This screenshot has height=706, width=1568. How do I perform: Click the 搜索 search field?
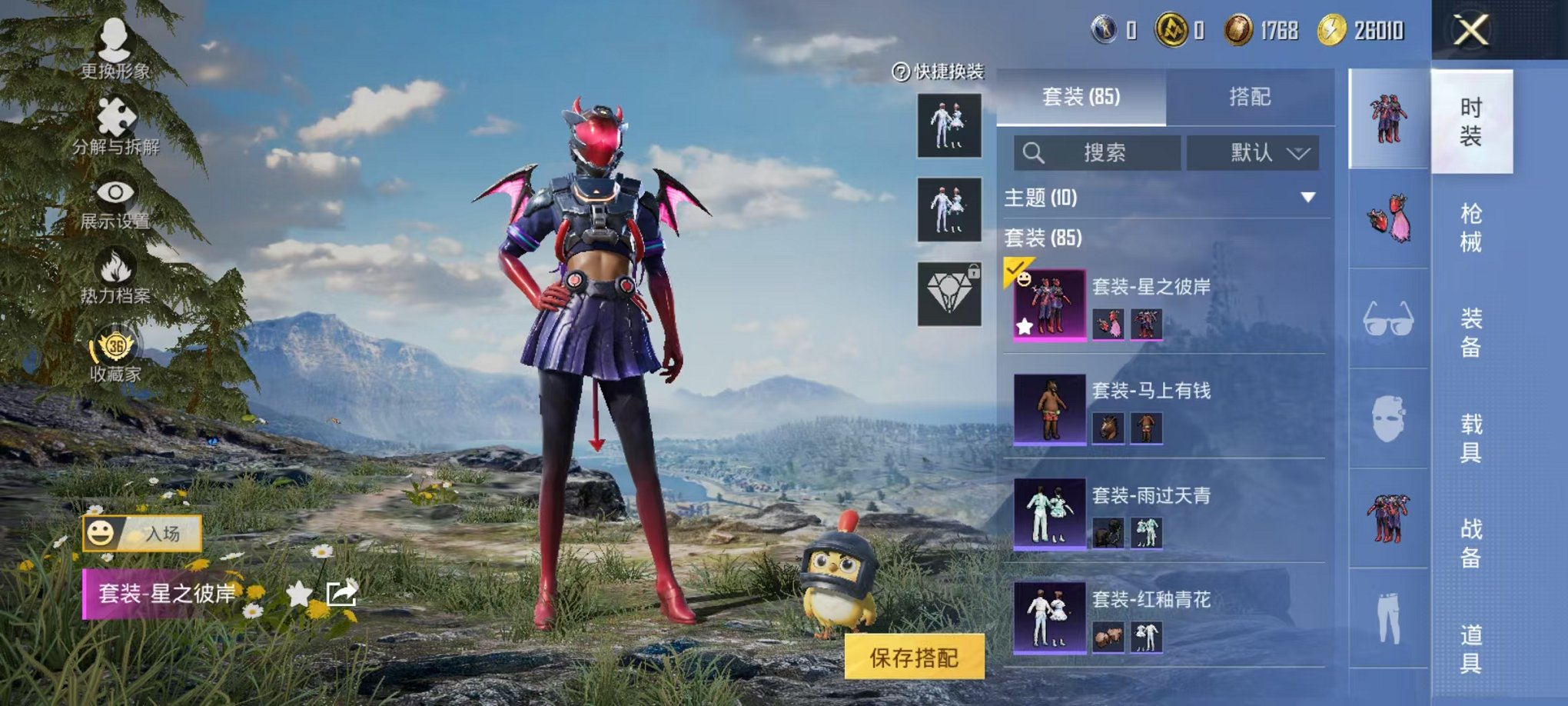[1099, 151]
